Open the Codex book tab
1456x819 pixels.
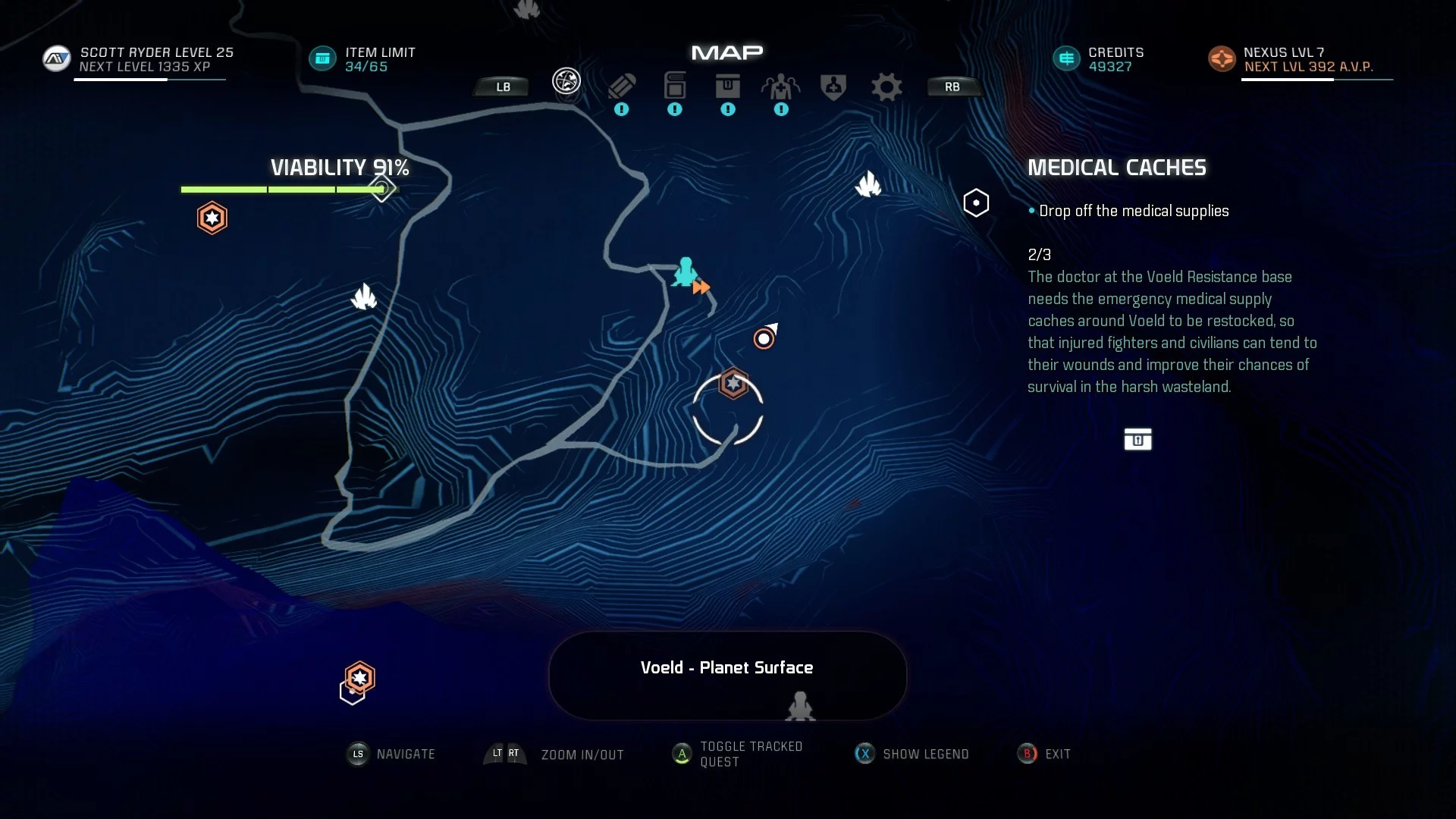(x=675, y=86)
